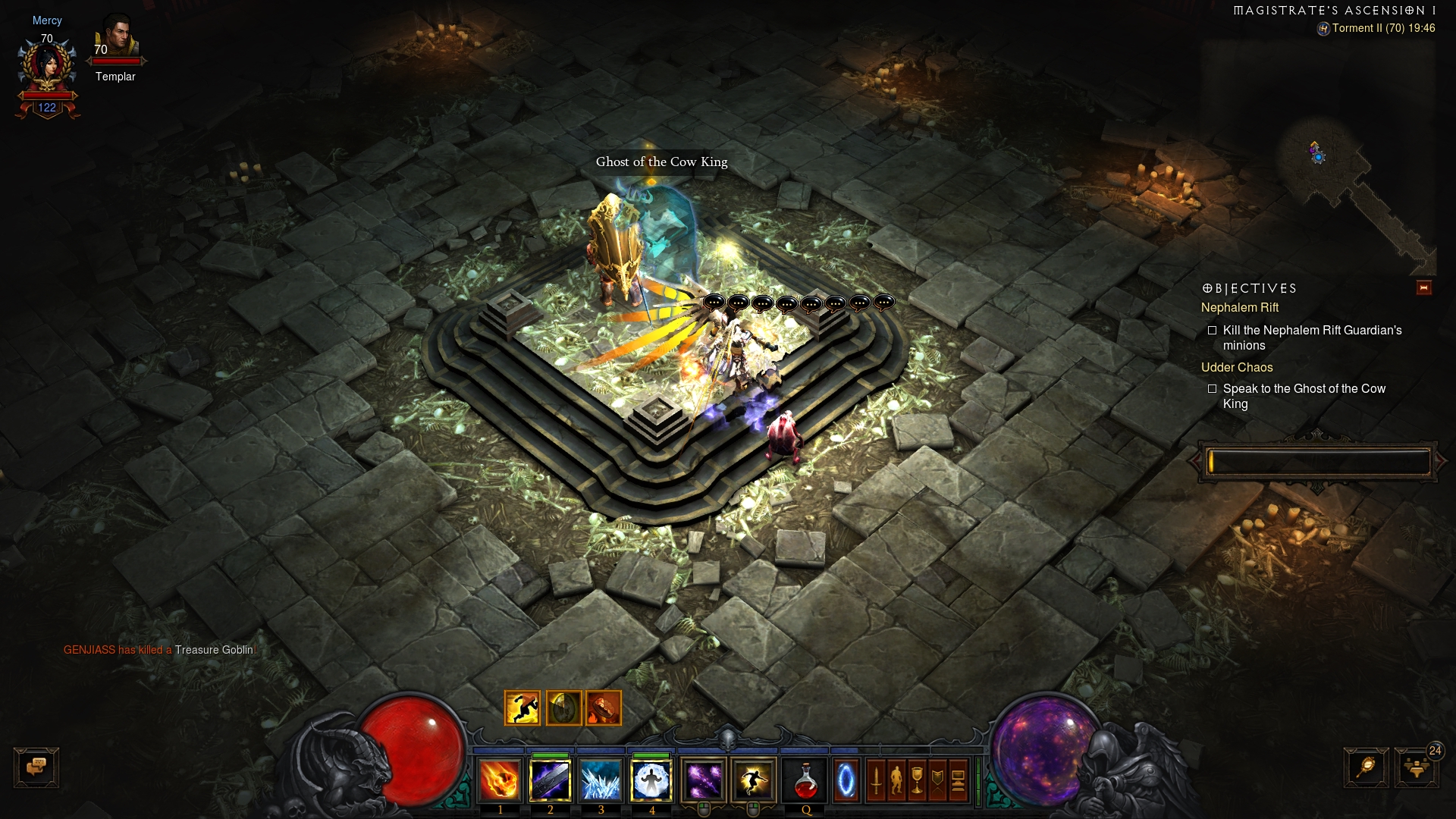Viewport: 1456px width, 819px height.
Task: Activate the Meteor skill in slot 1
Action: click(x=500, y=780)
